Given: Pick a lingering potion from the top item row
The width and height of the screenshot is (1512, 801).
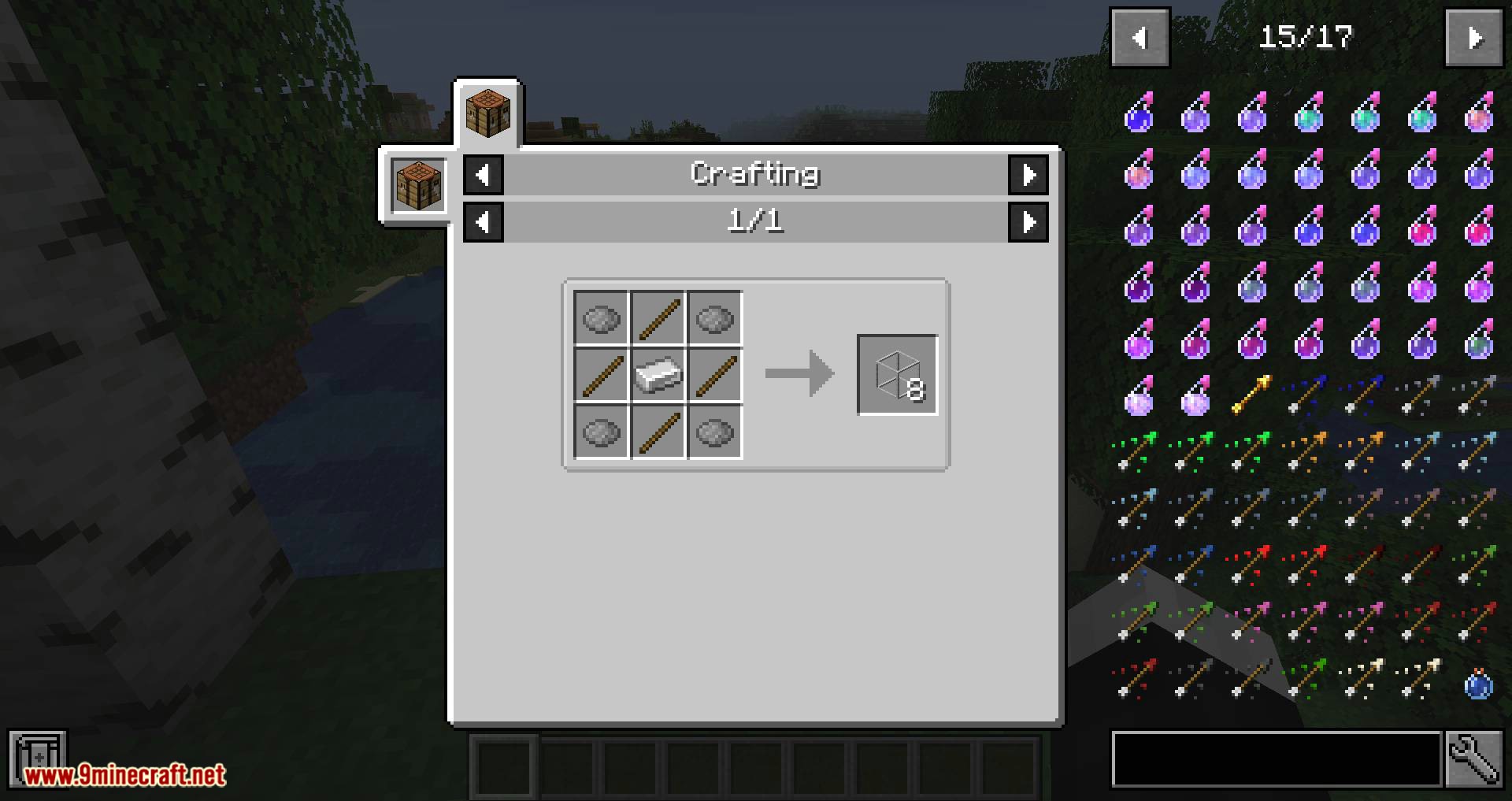Looking at the screenshot, I should pyautogui.click(x=1138, y=114).
